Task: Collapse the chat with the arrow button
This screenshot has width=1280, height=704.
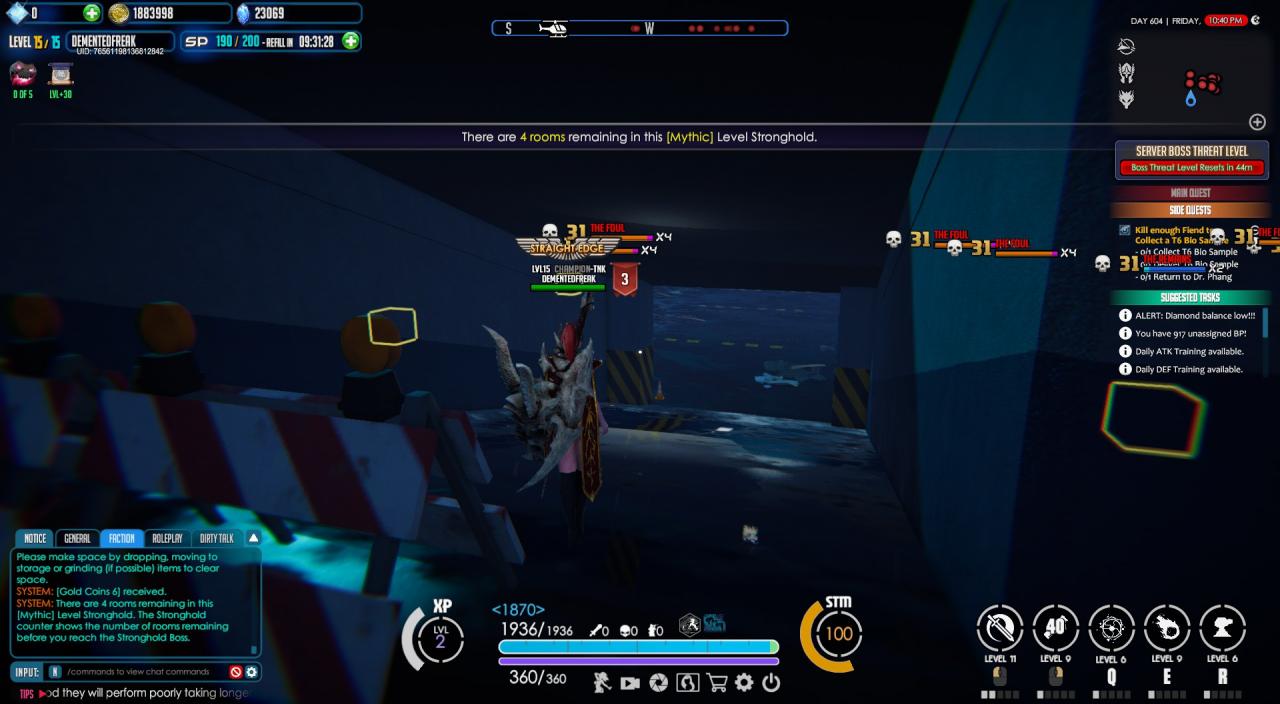Action: [253, 537]
